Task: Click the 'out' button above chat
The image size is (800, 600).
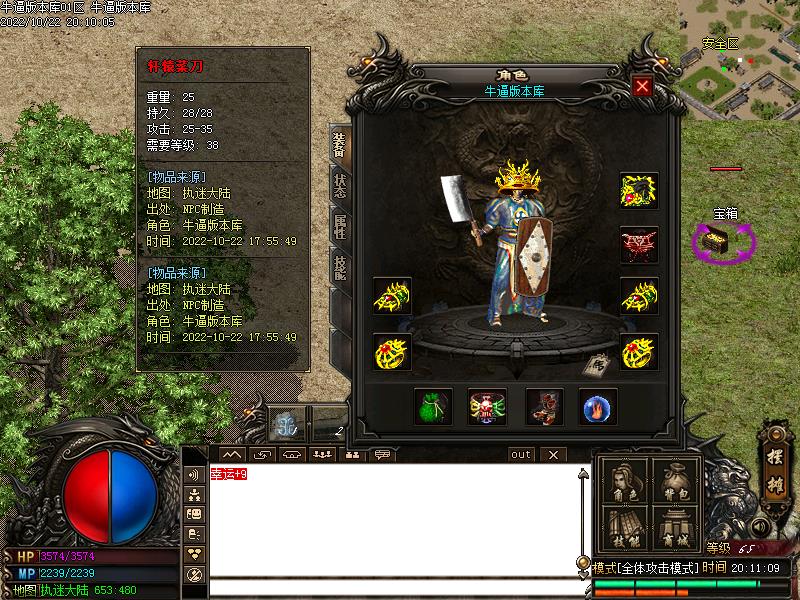Action: (x=521, y=454)
